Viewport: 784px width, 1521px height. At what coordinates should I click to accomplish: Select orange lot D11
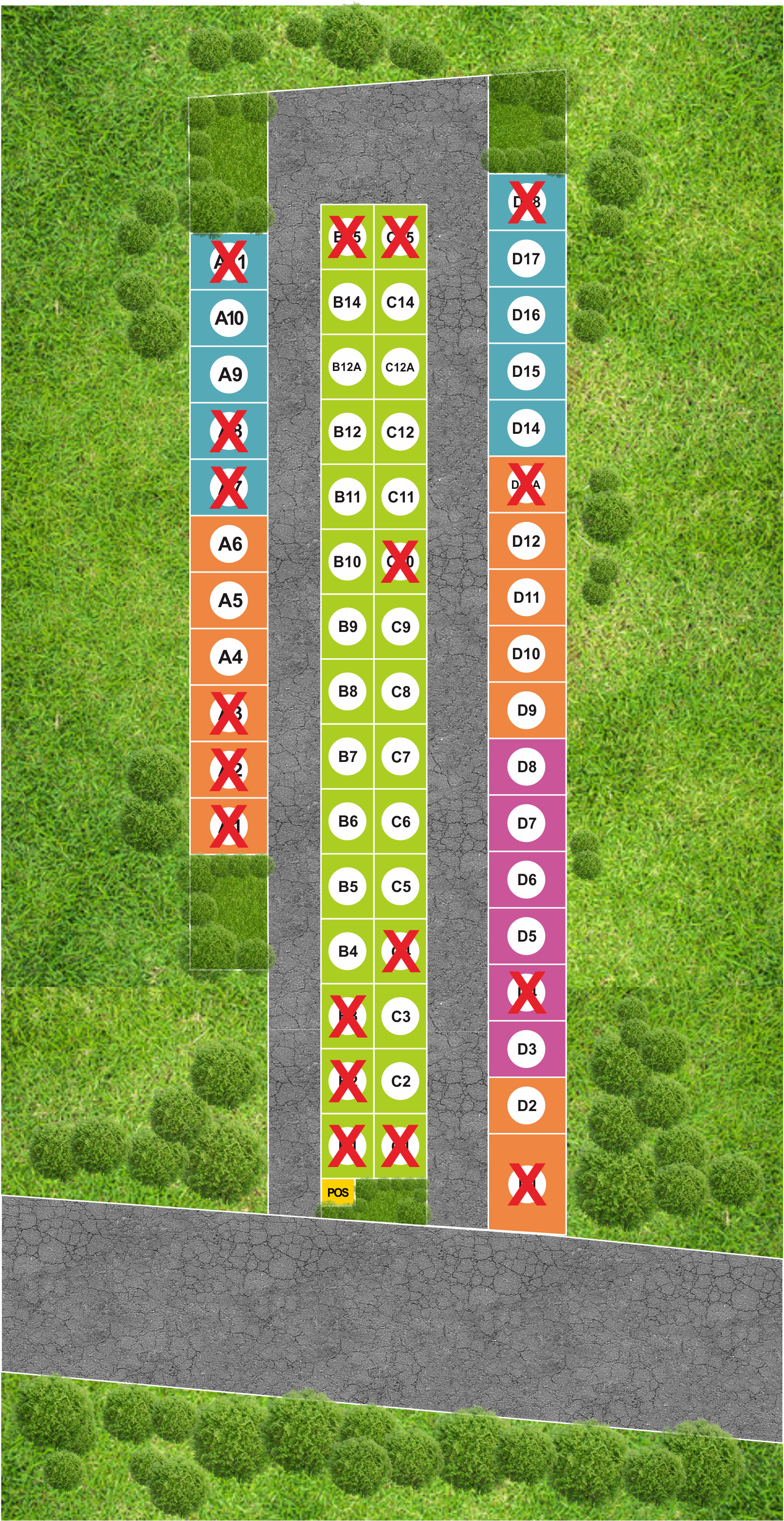tap(526, 597)
